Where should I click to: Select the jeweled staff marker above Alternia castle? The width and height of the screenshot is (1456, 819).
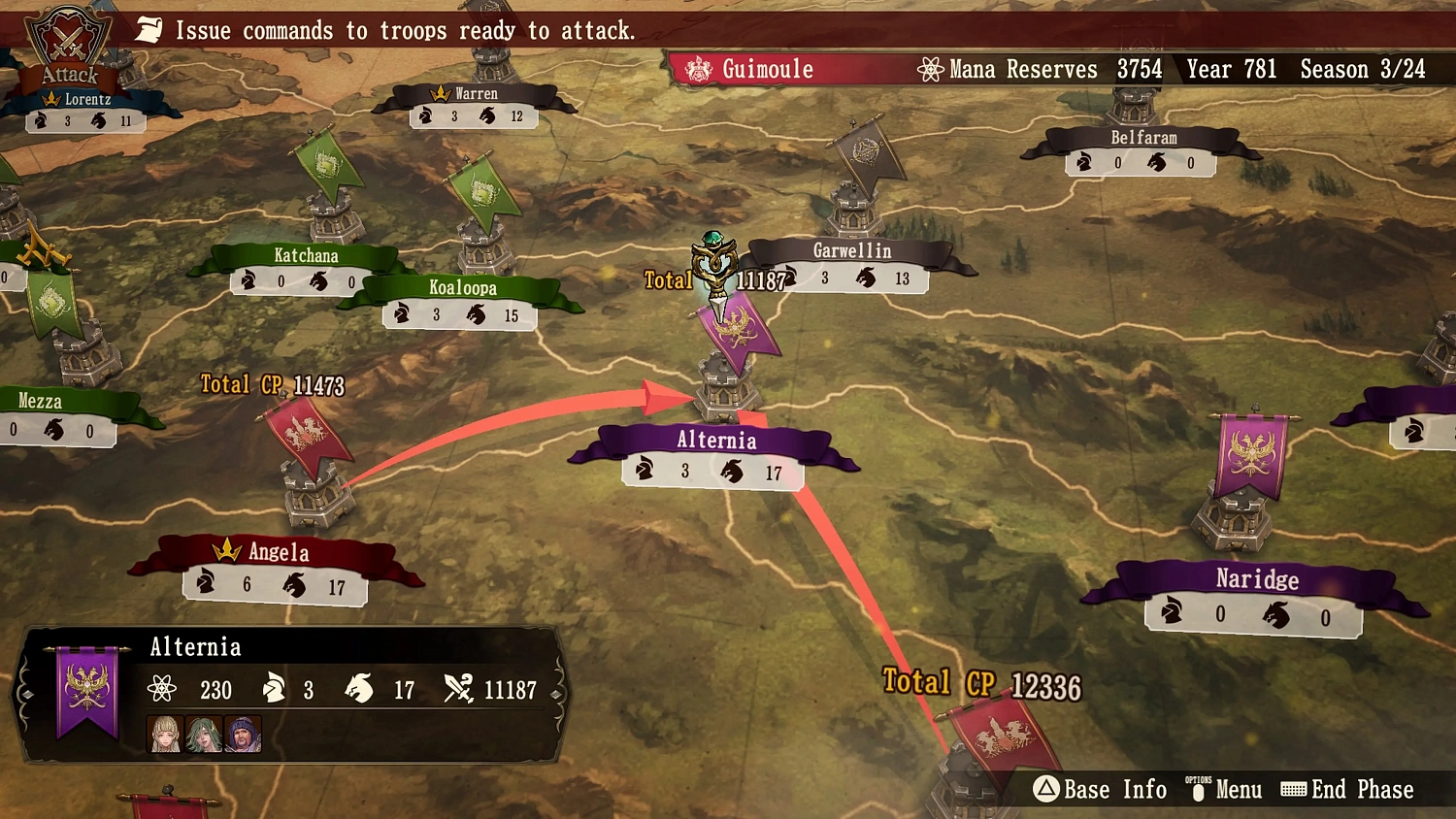coord(715,267)
